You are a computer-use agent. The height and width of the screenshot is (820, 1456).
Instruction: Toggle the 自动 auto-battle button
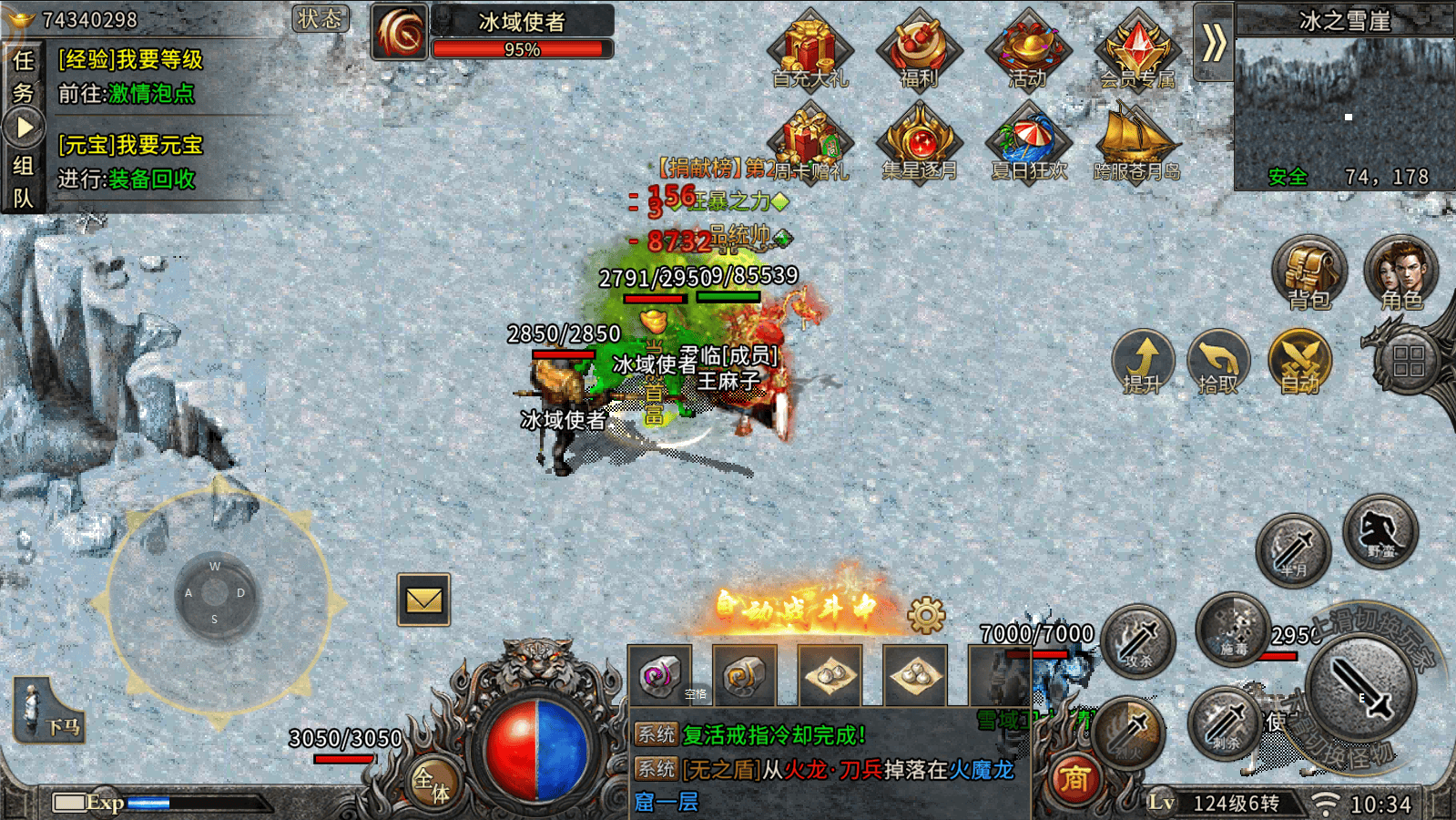pyautogui.click(x=1299, y=362)
